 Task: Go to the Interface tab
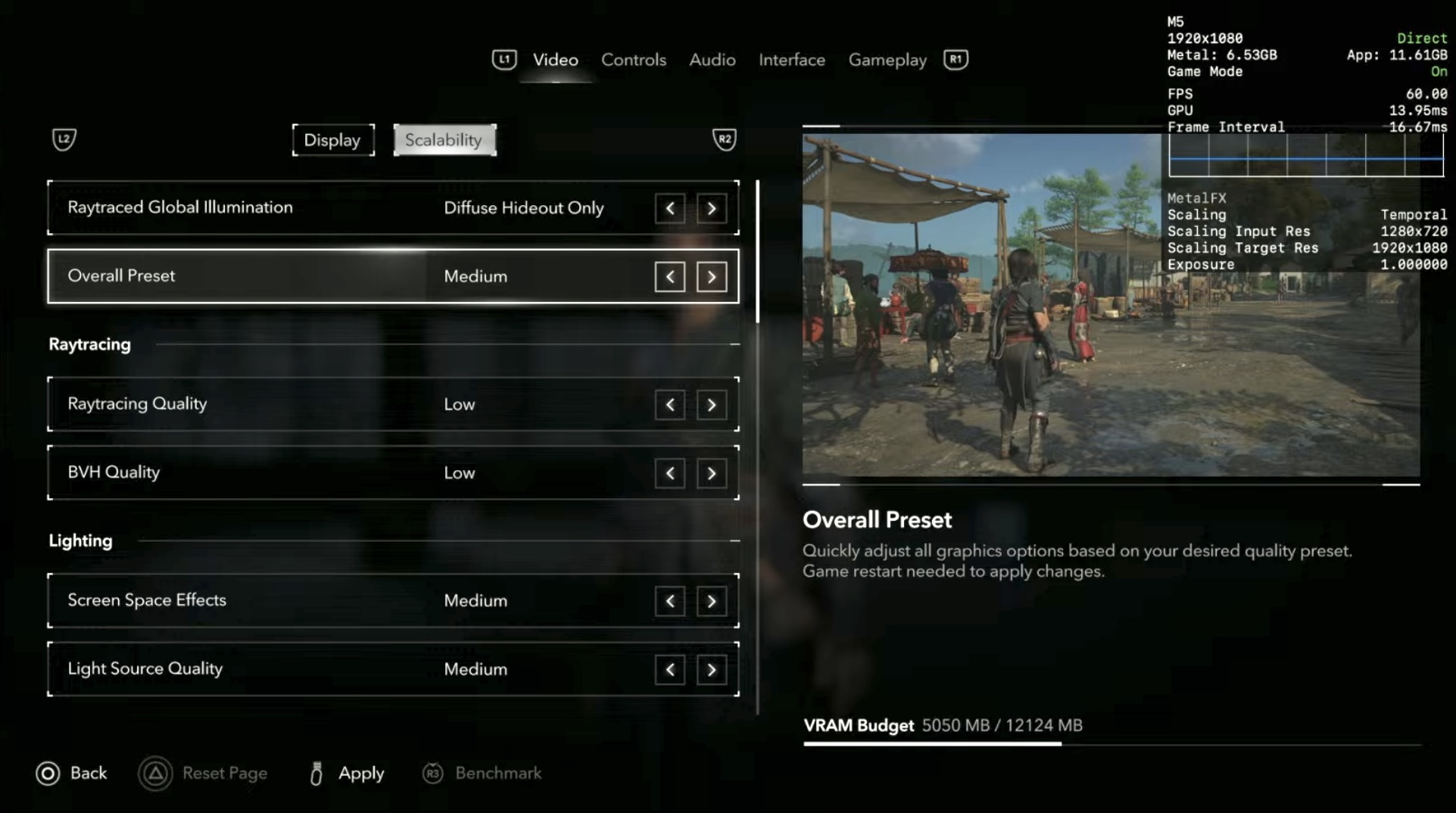point(791,60)
